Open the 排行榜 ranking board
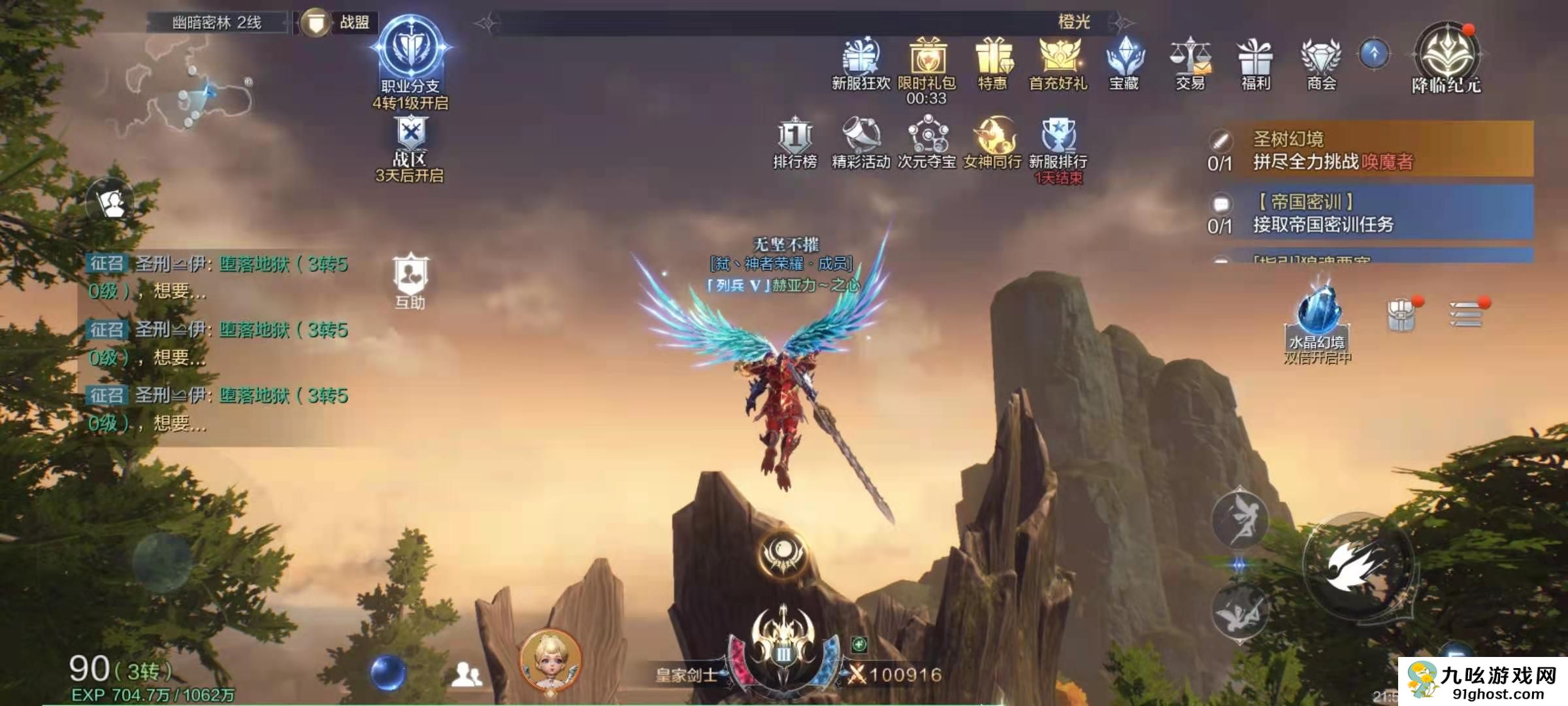1568x706 pixels. (x=795, y=139)
